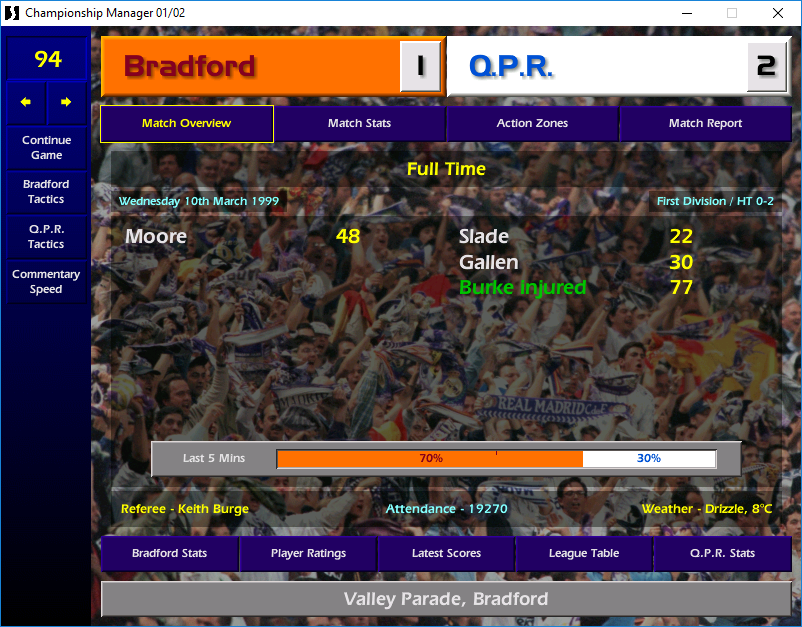The image size is (802, 627).
Task: Select the Q.P.R. team name banner
Action: (x=596, y=67)
